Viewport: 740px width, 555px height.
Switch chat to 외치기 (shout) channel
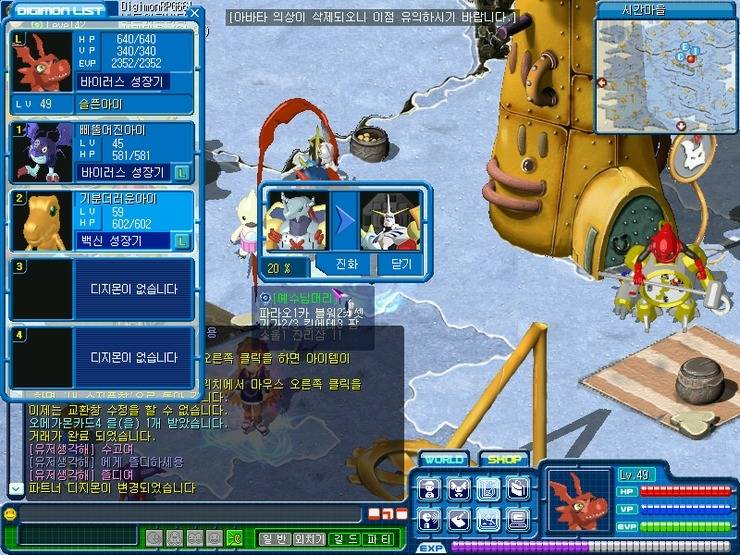[x=308, y=540]
